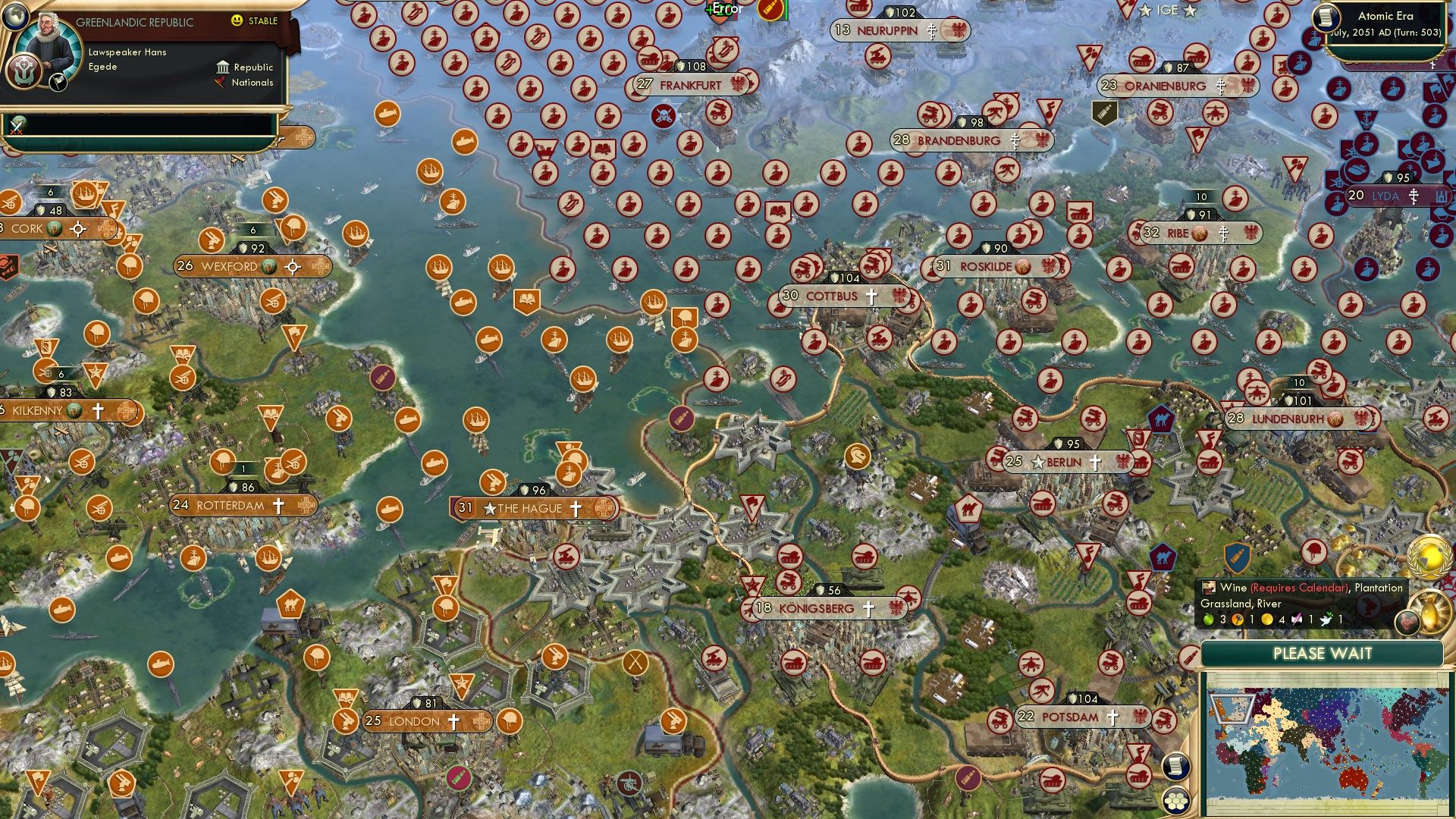Image resolution: width=1456 pixels, height=819 pixels.
Task: Toggle the cross icon on The Hague banner
Action: 576,509
